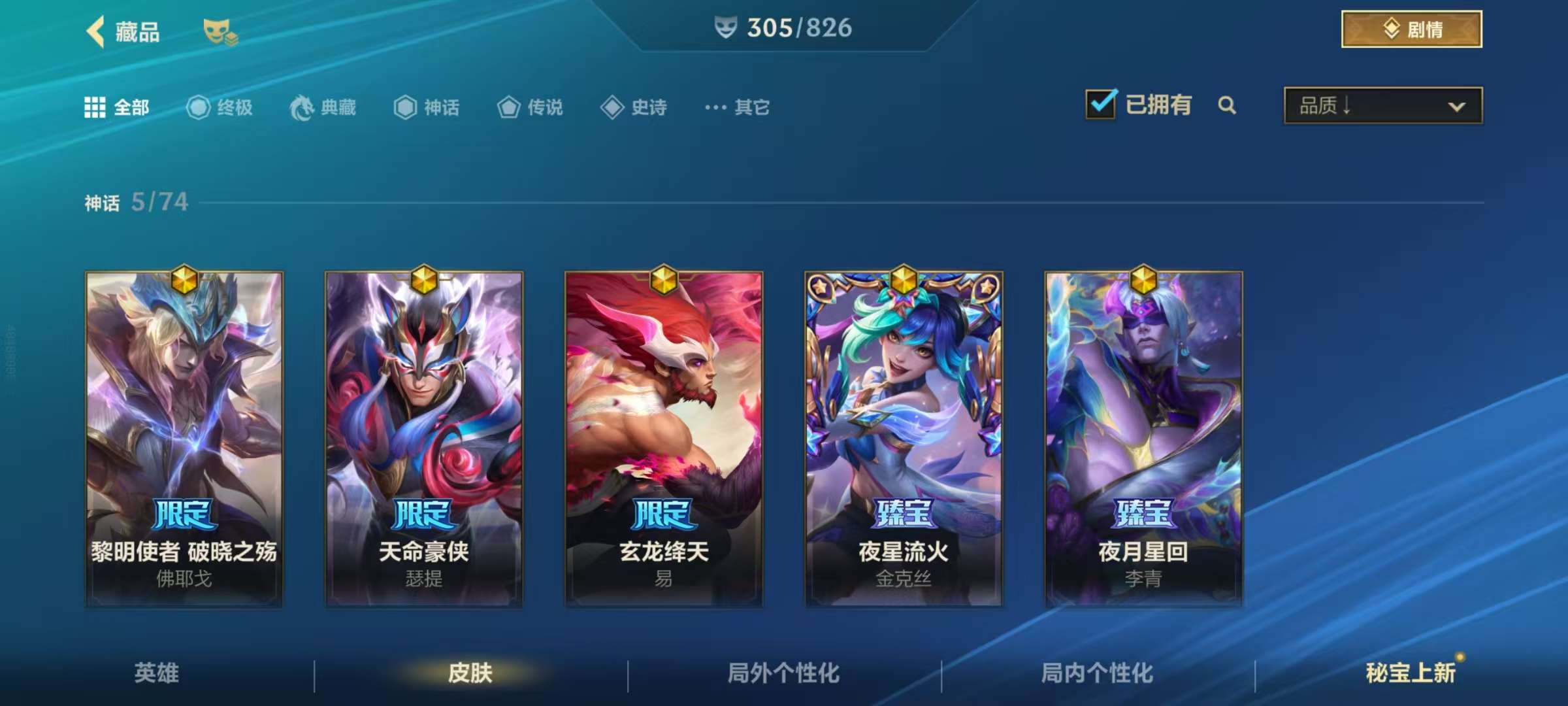Select the 传说 pentagon filter icon

coord(508,108)
